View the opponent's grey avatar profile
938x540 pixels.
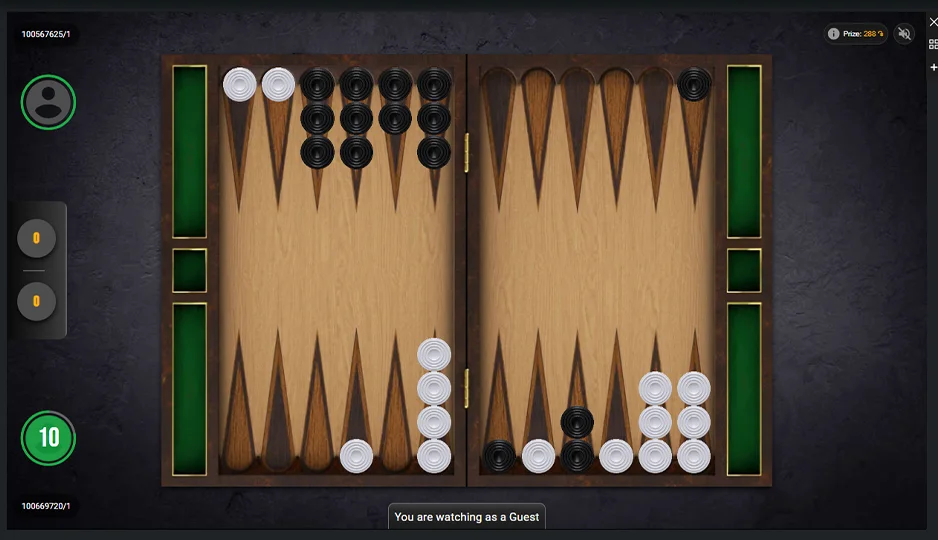pyautogui.click(x=48, y=102)
